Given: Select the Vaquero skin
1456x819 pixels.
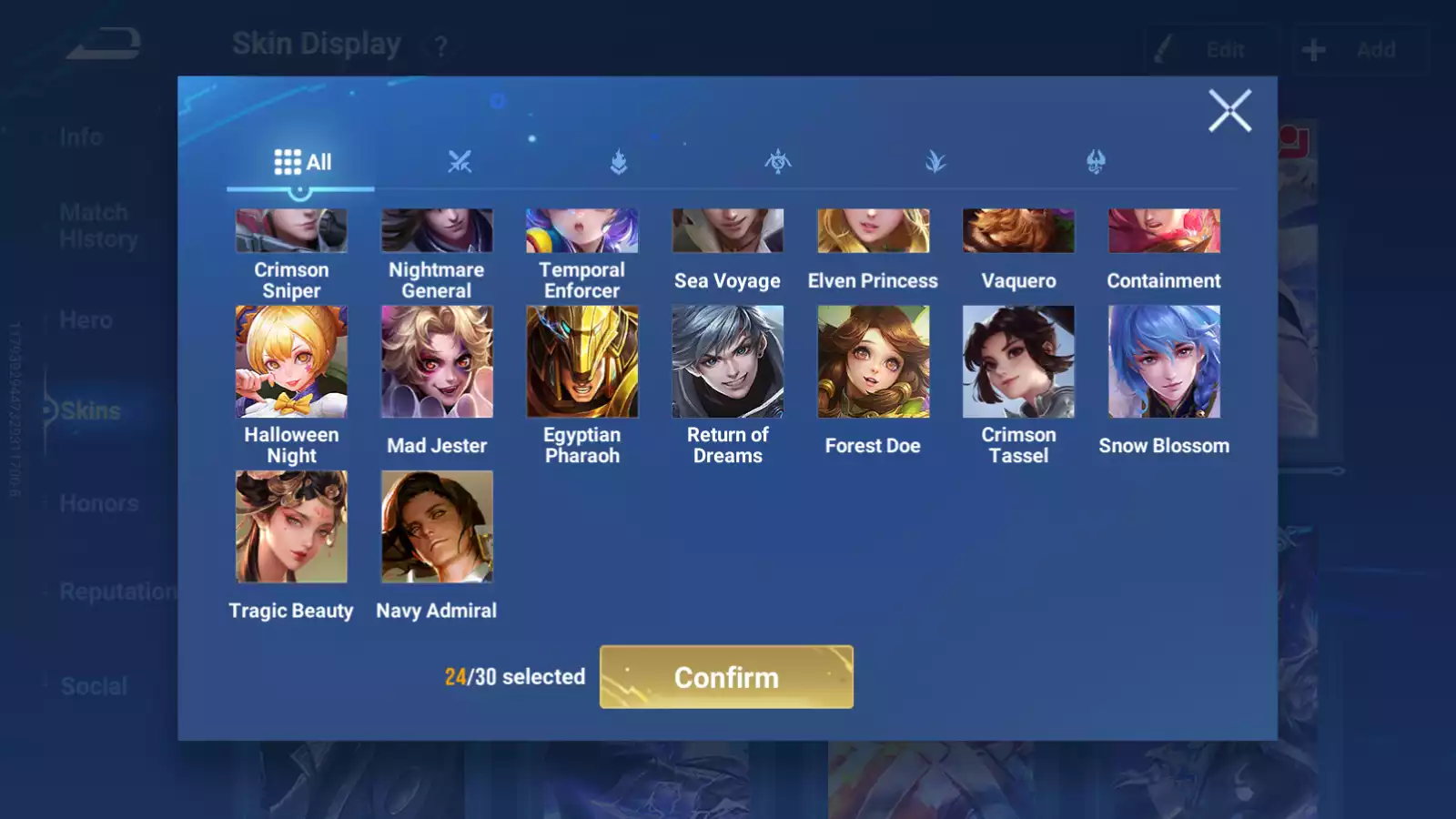Looking at the screenshot, I should pyautogui.click(x=1018, y=232).
